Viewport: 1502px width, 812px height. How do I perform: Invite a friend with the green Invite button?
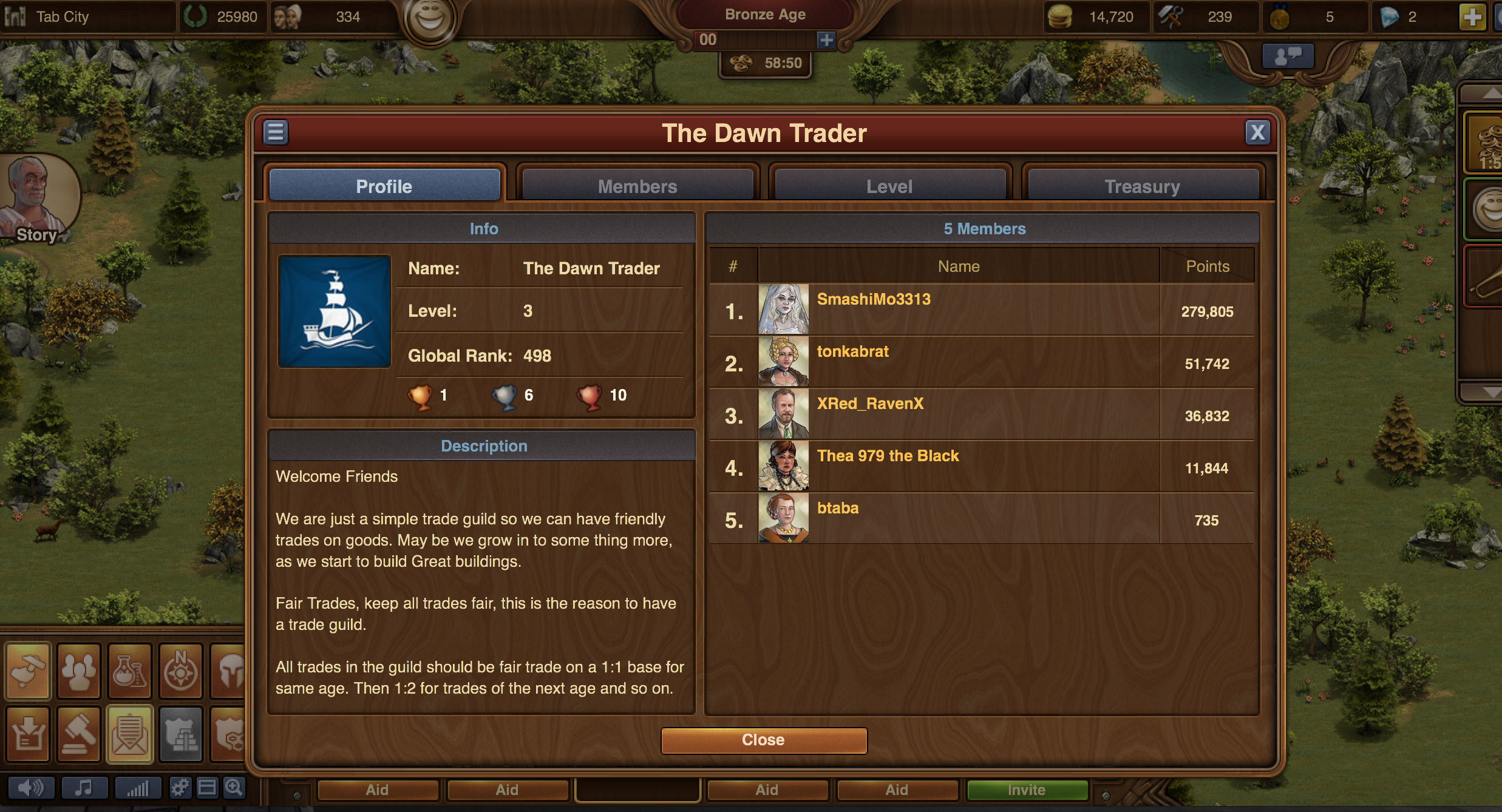(x=1026, y=790)
